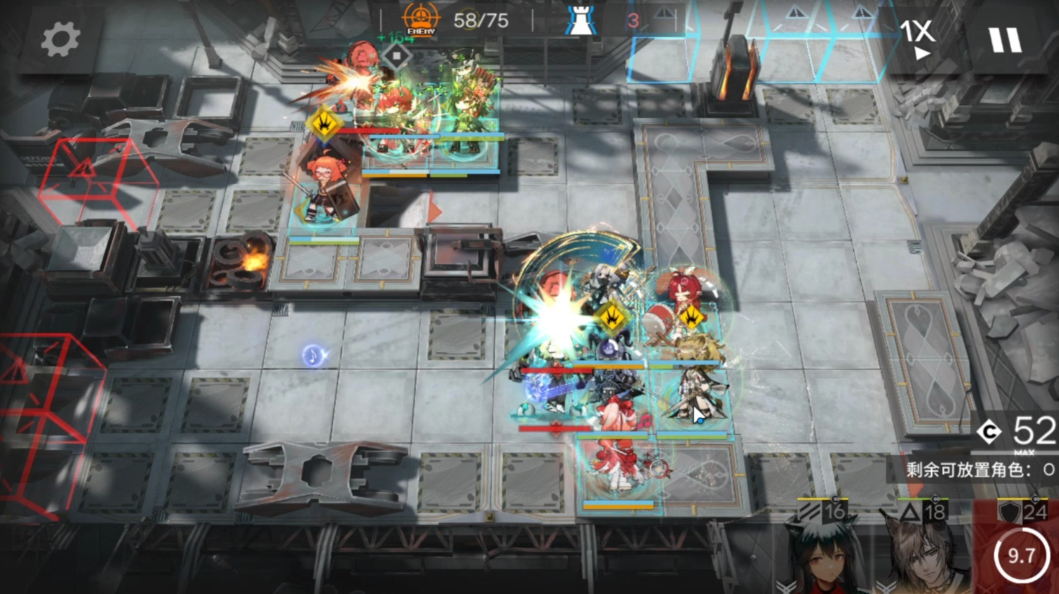1059x594 pixels.
Task: Select the cost 16 vanguard operator card
Action: (x=816, y=550)
